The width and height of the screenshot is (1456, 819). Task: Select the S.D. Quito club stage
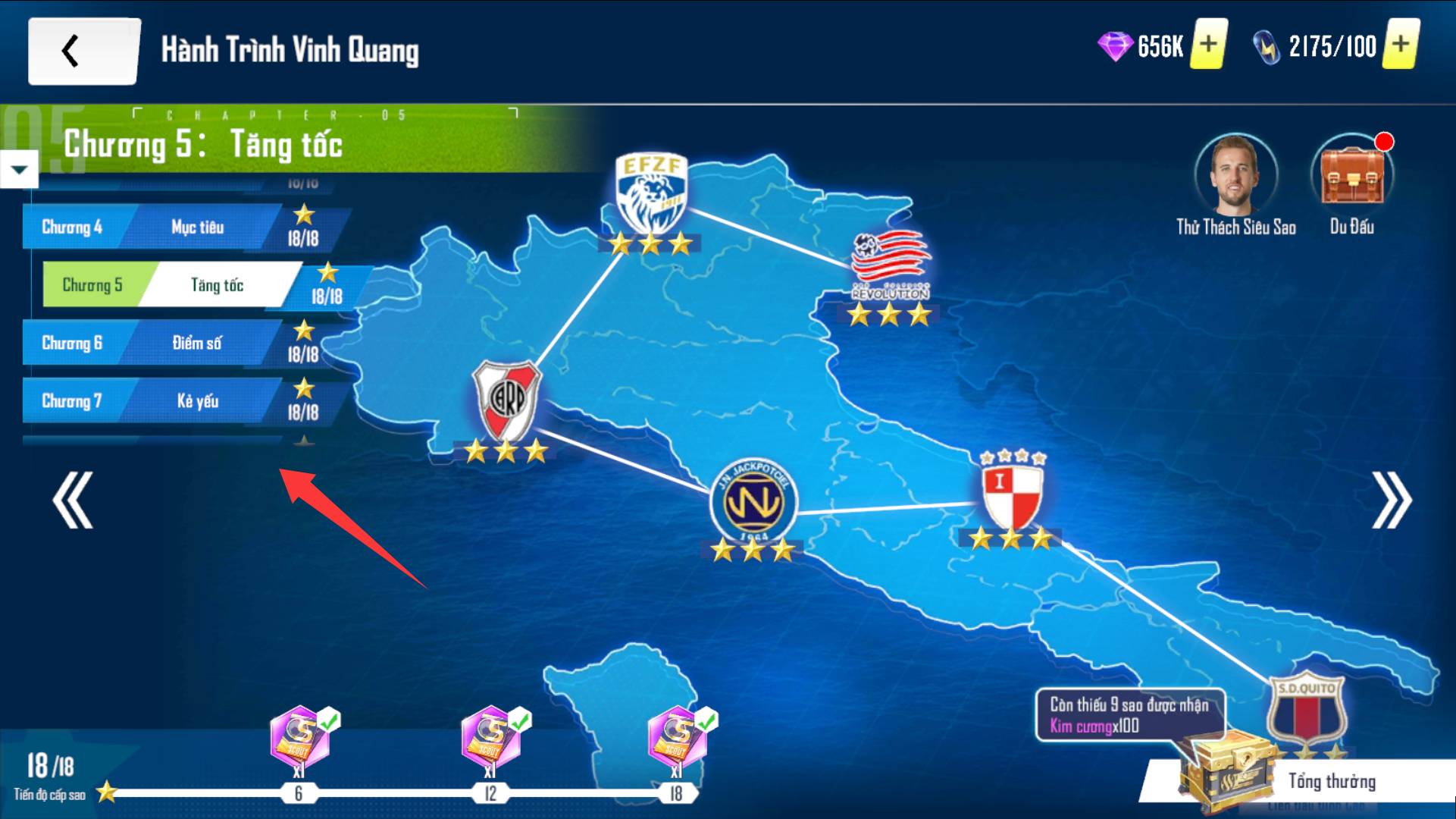tap(1307, 711)
